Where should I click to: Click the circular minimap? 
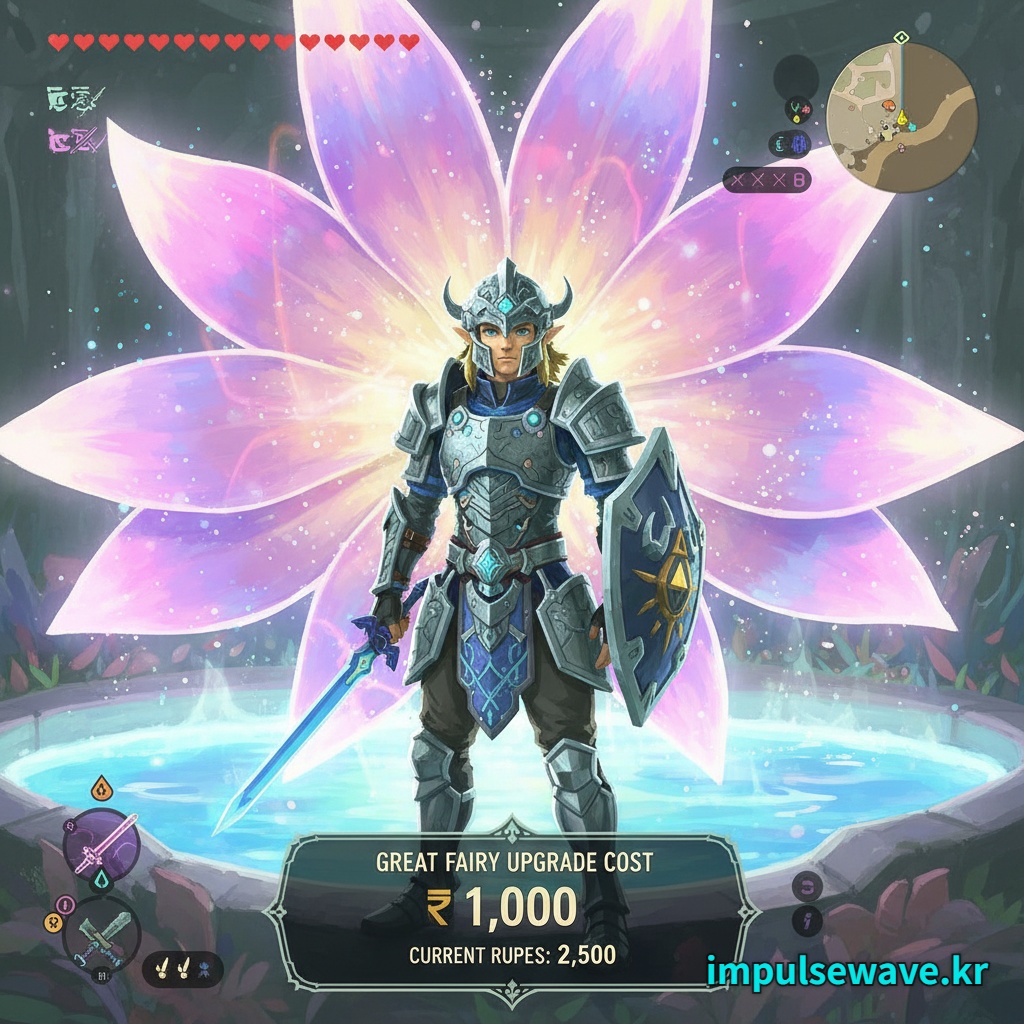(x=901, y=117)
